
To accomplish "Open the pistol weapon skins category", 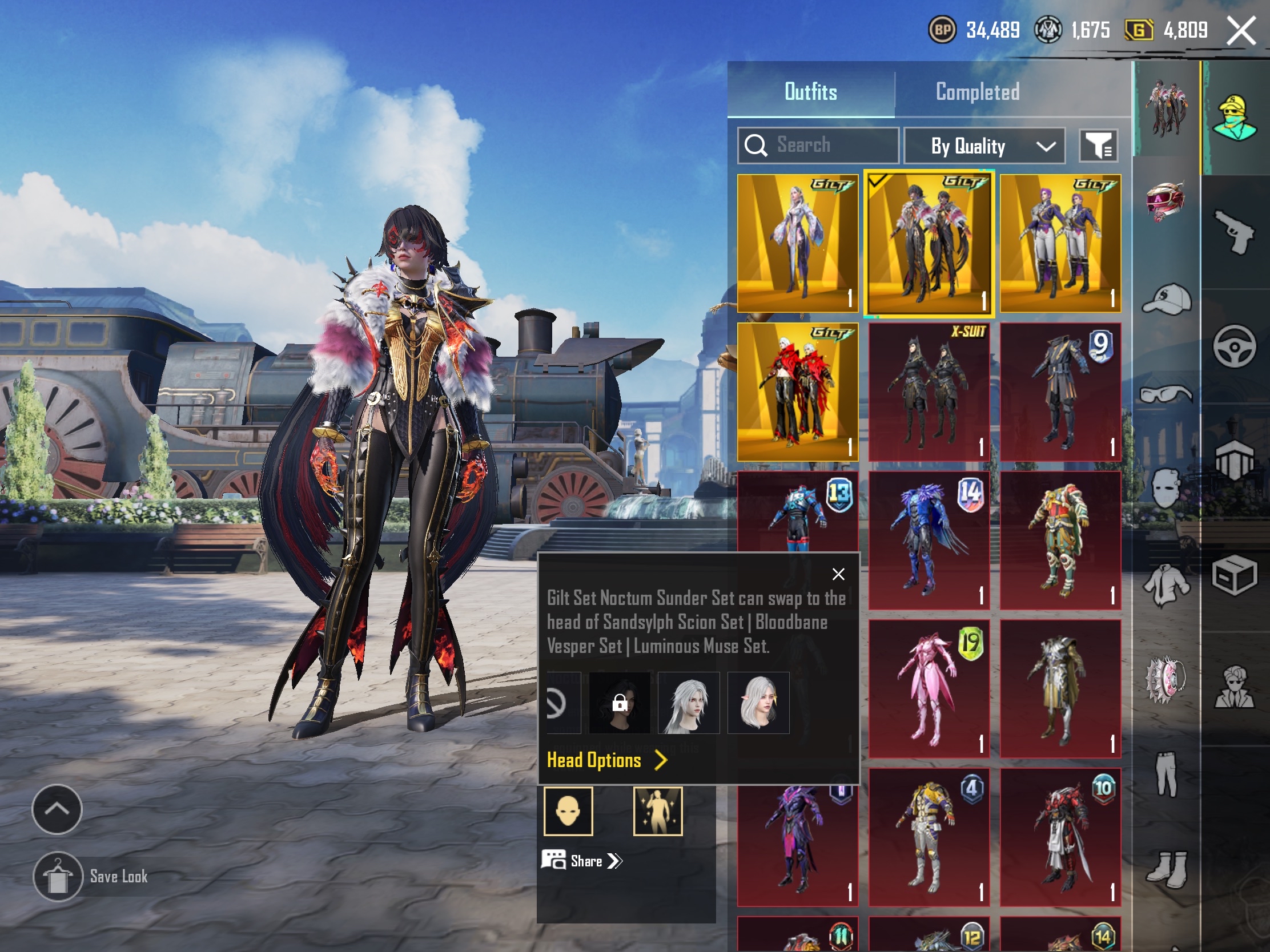I will (1235, 231).
